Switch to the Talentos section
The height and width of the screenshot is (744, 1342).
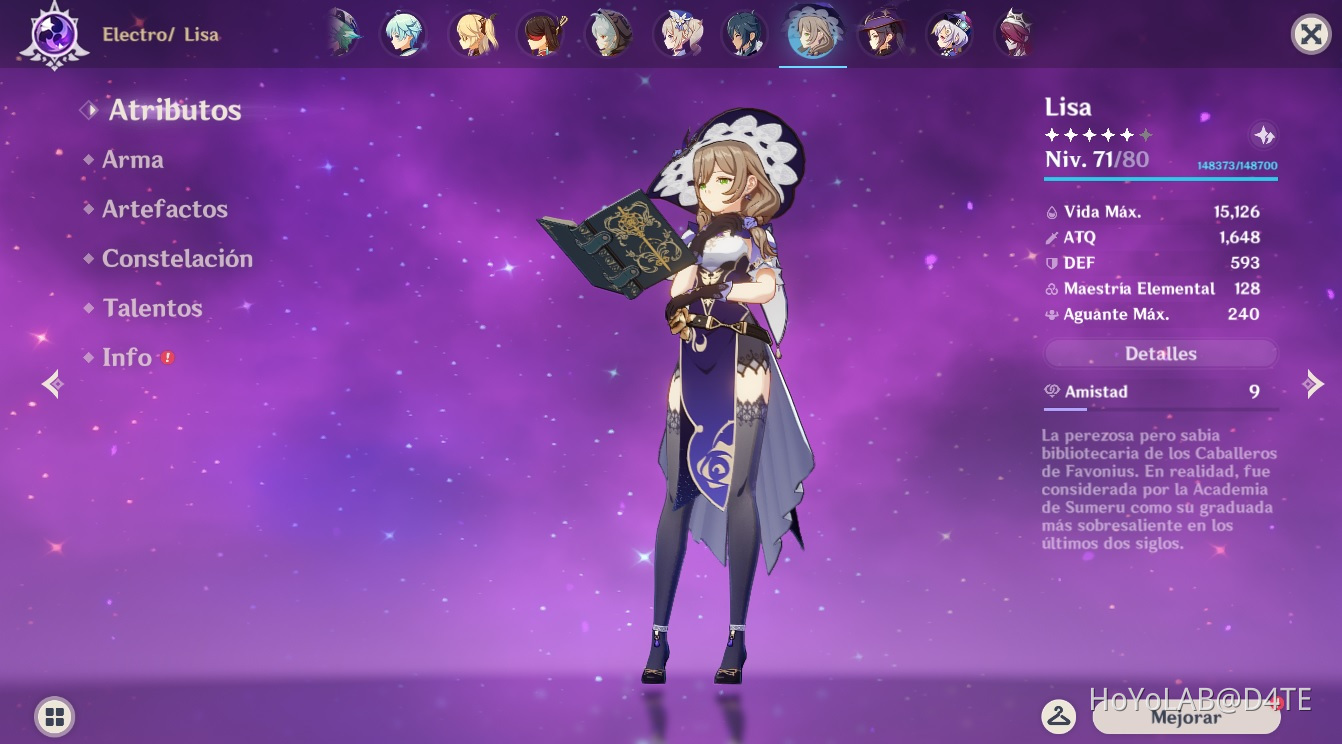(152, 308)
